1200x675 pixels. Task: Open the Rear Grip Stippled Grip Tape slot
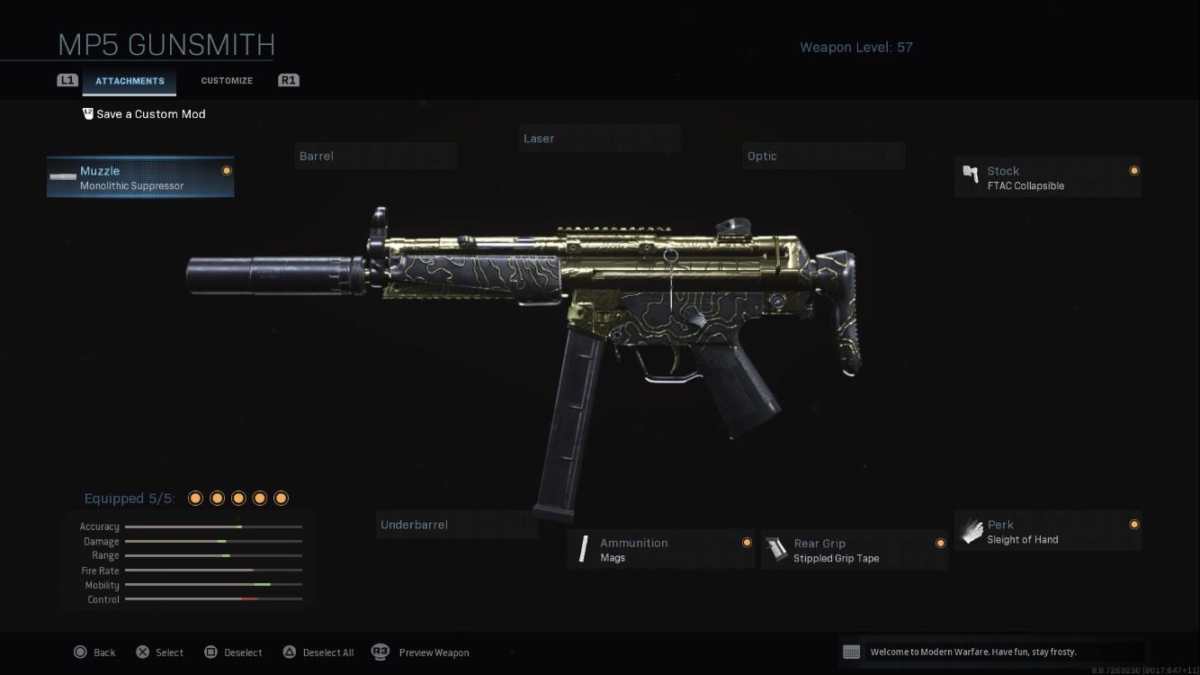(x=854, y=550)
